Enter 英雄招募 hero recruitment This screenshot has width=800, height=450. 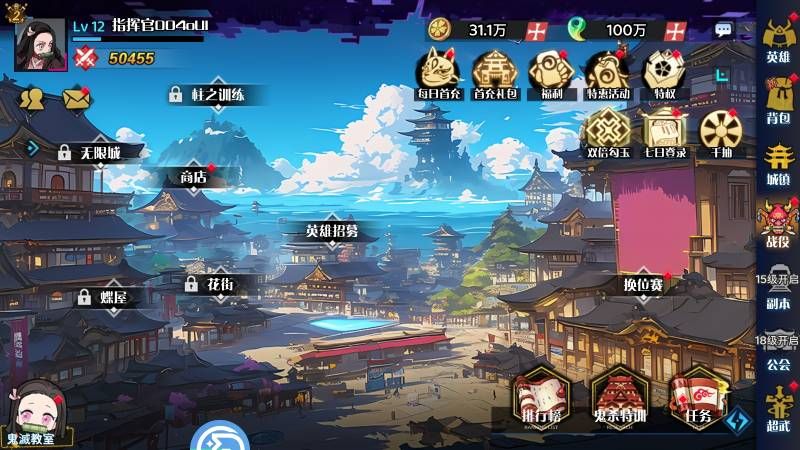click(331, 231)
